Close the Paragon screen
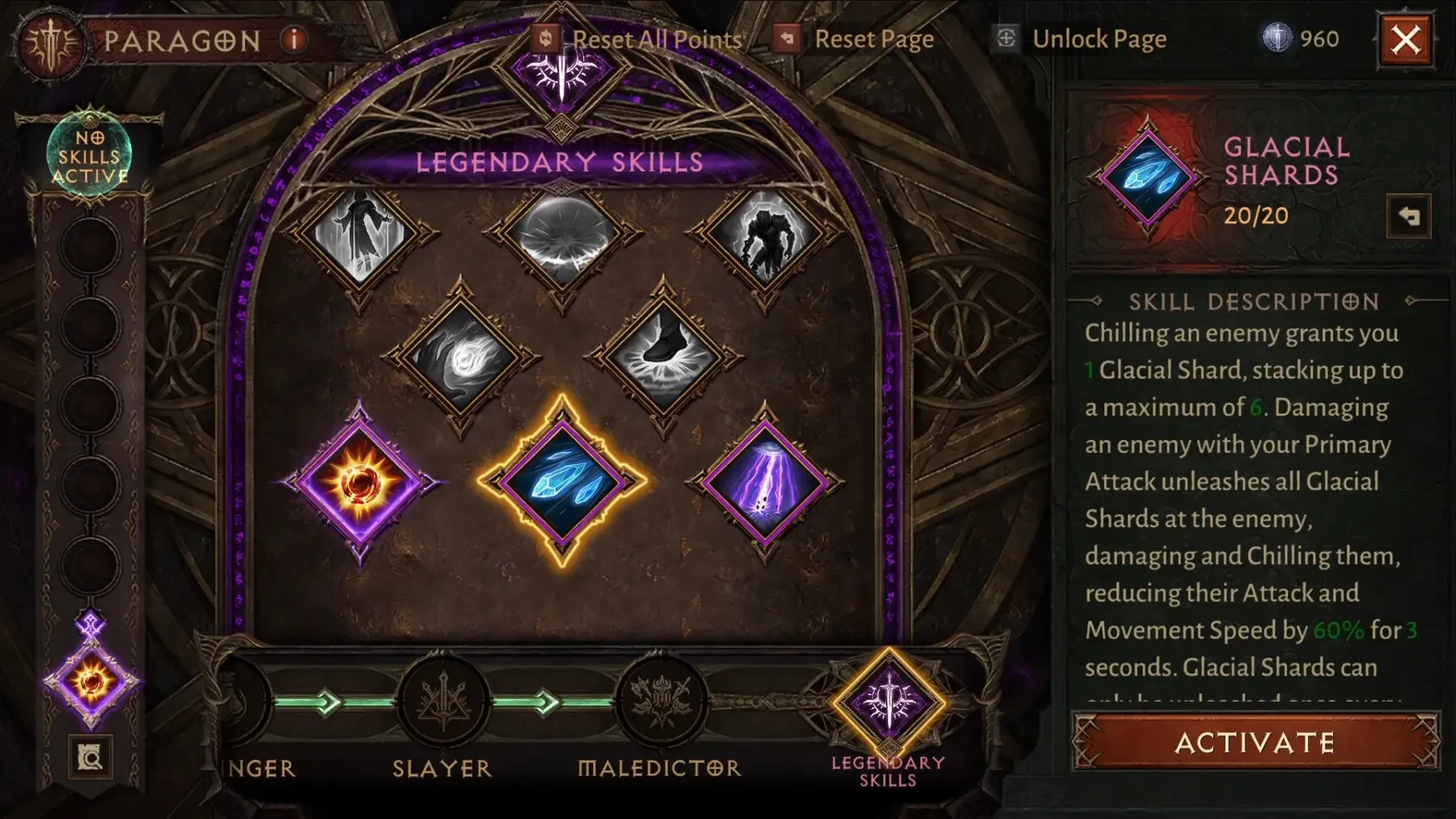This screenshot has width=1456, height=819. point(1405,39)
